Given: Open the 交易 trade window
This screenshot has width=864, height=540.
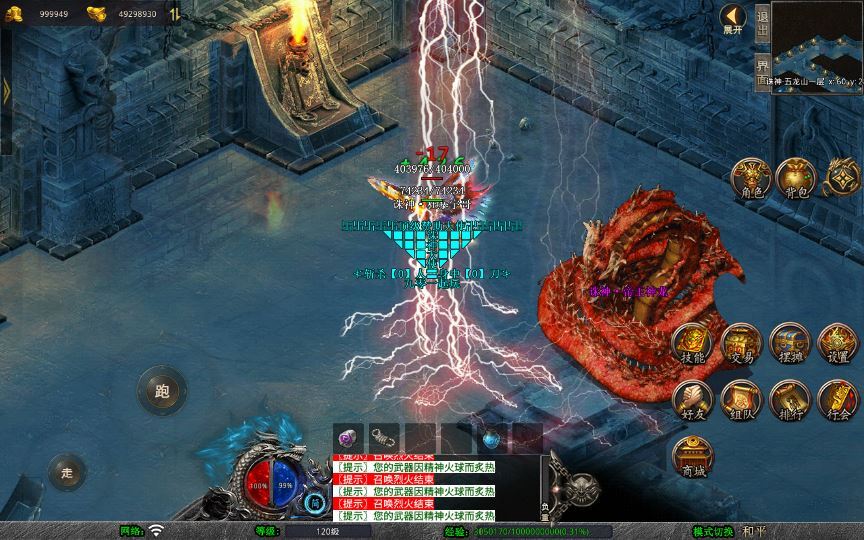Looking at the screenshot, I should tap(741, 344).
